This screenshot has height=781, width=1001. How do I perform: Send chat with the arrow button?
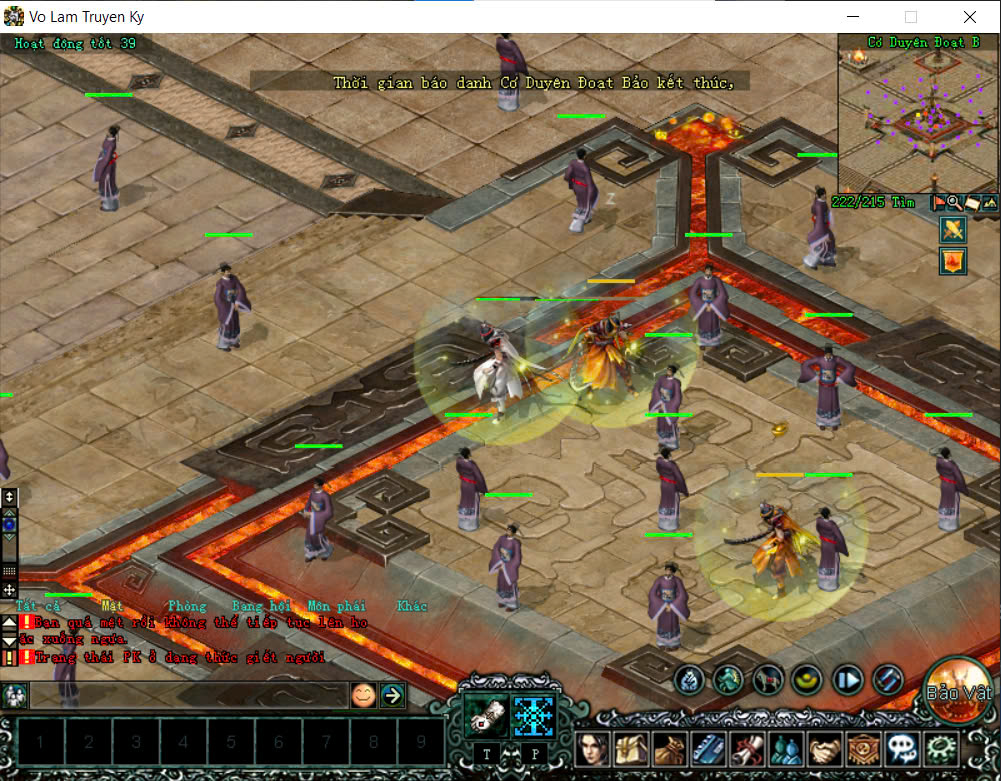[392, 695]
